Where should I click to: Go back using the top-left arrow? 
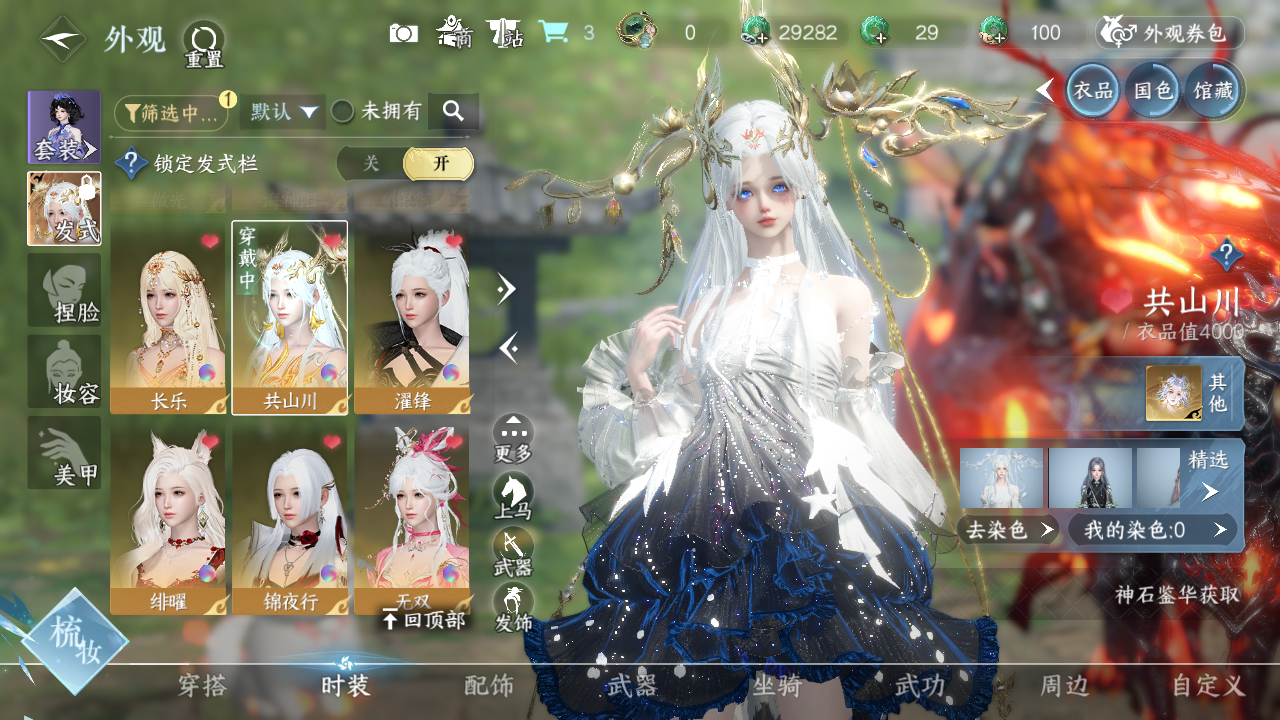click(x=62, y=40)
